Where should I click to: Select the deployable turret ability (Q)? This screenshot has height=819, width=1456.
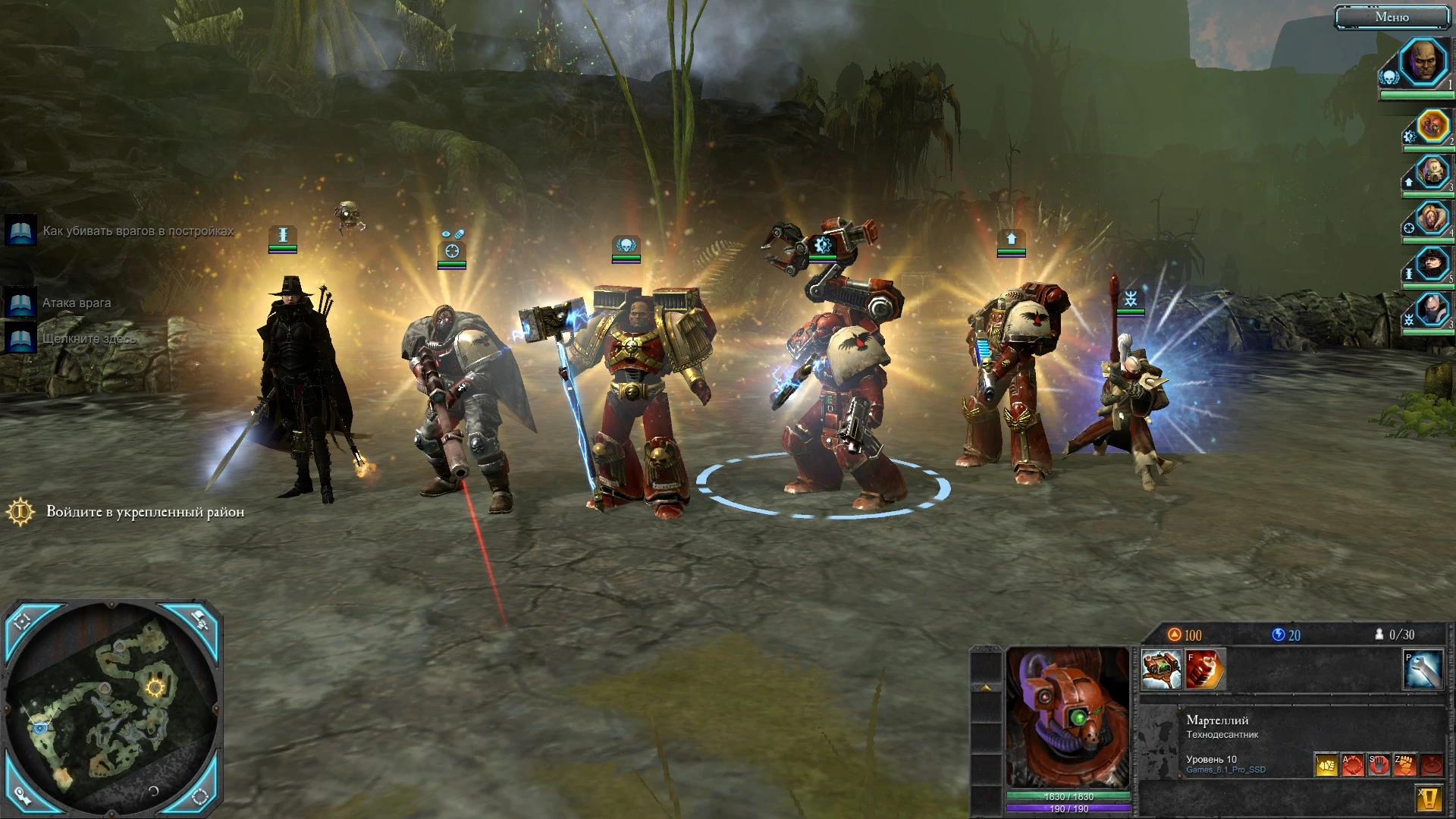pyautogui.click(x=1162, y=669)
